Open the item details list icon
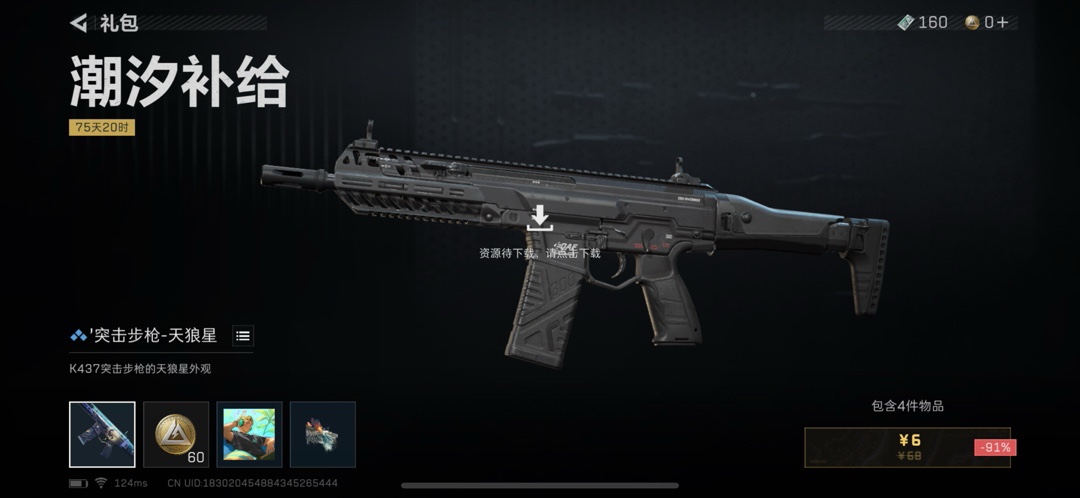The image size is (1080, 498). click(x=243, y=336)
